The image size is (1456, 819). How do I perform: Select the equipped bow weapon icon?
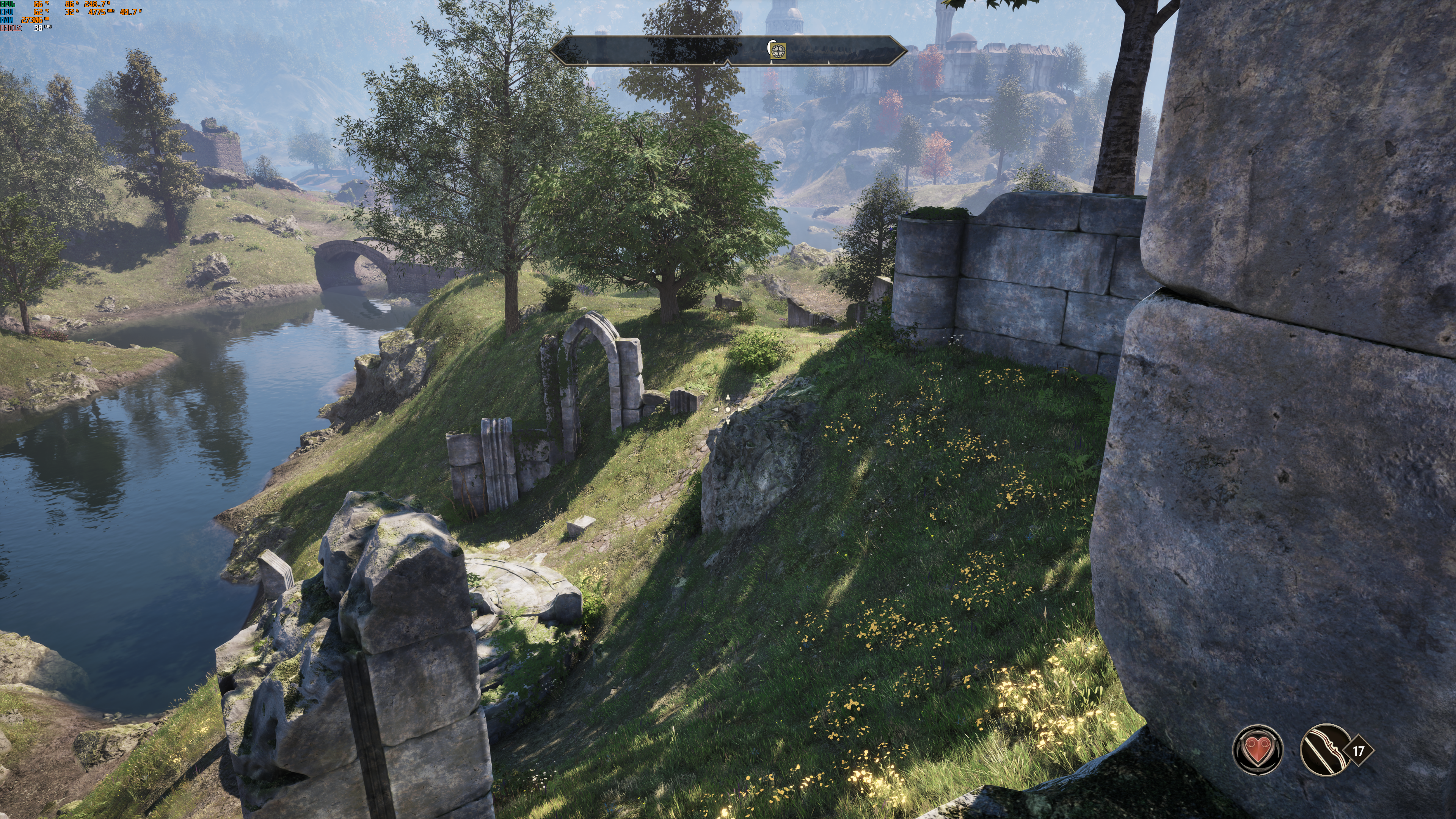(1325, 750)
